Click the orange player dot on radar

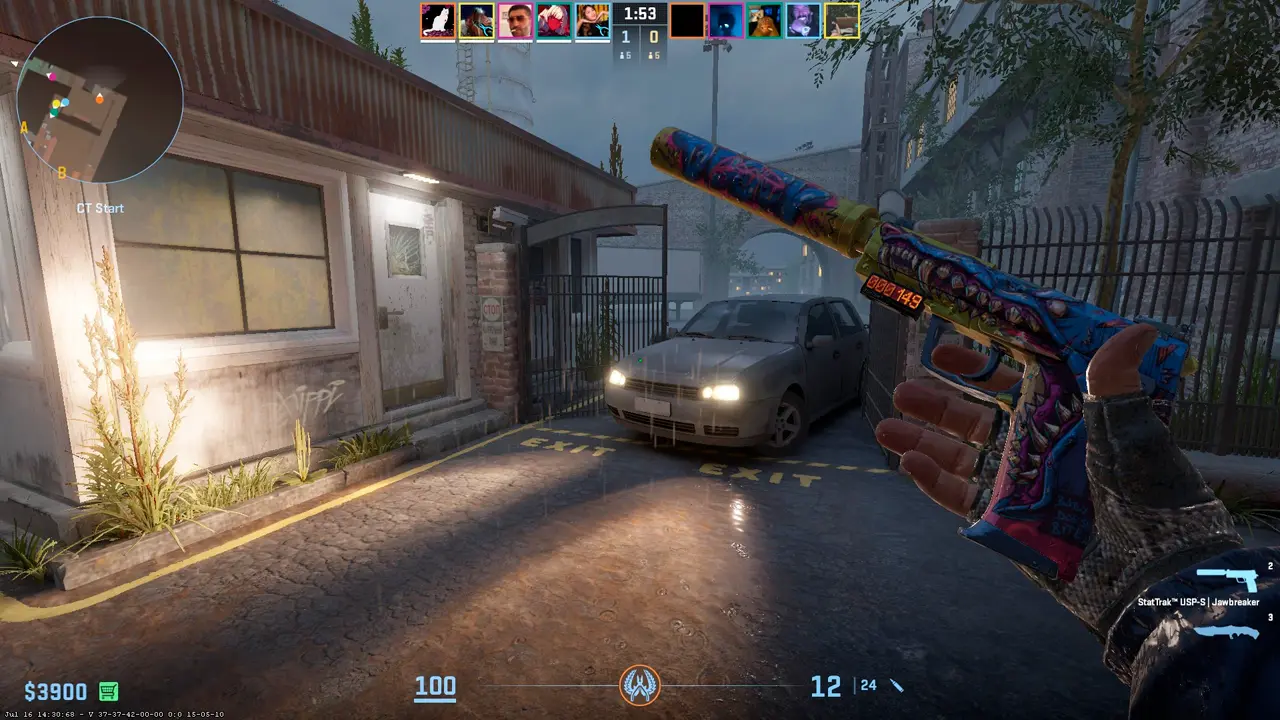pyautogui.click(x=99, y=98)
